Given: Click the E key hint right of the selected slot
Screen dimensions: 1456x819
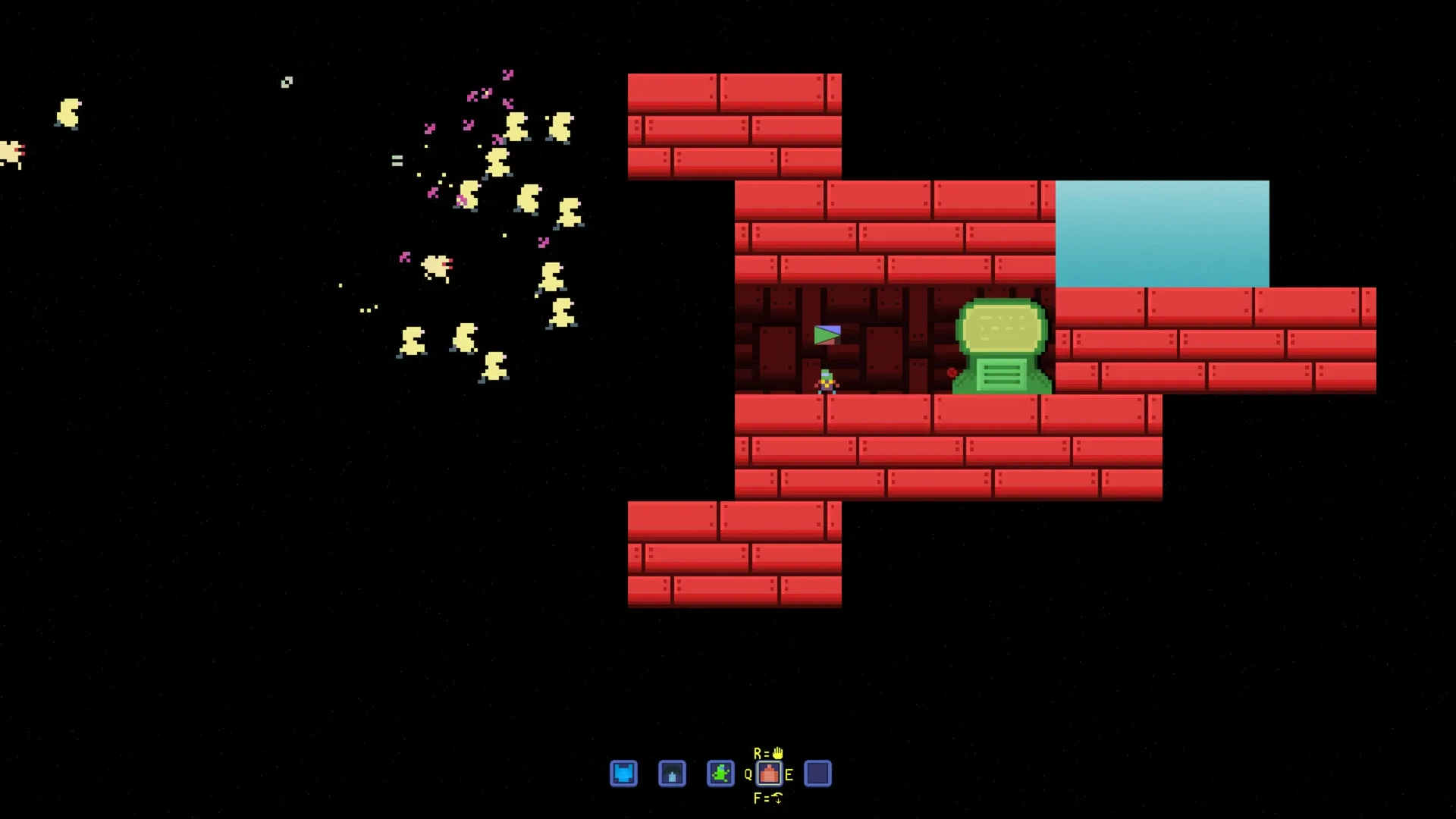Looking at the screenshot, I should [x=790, y=774].
